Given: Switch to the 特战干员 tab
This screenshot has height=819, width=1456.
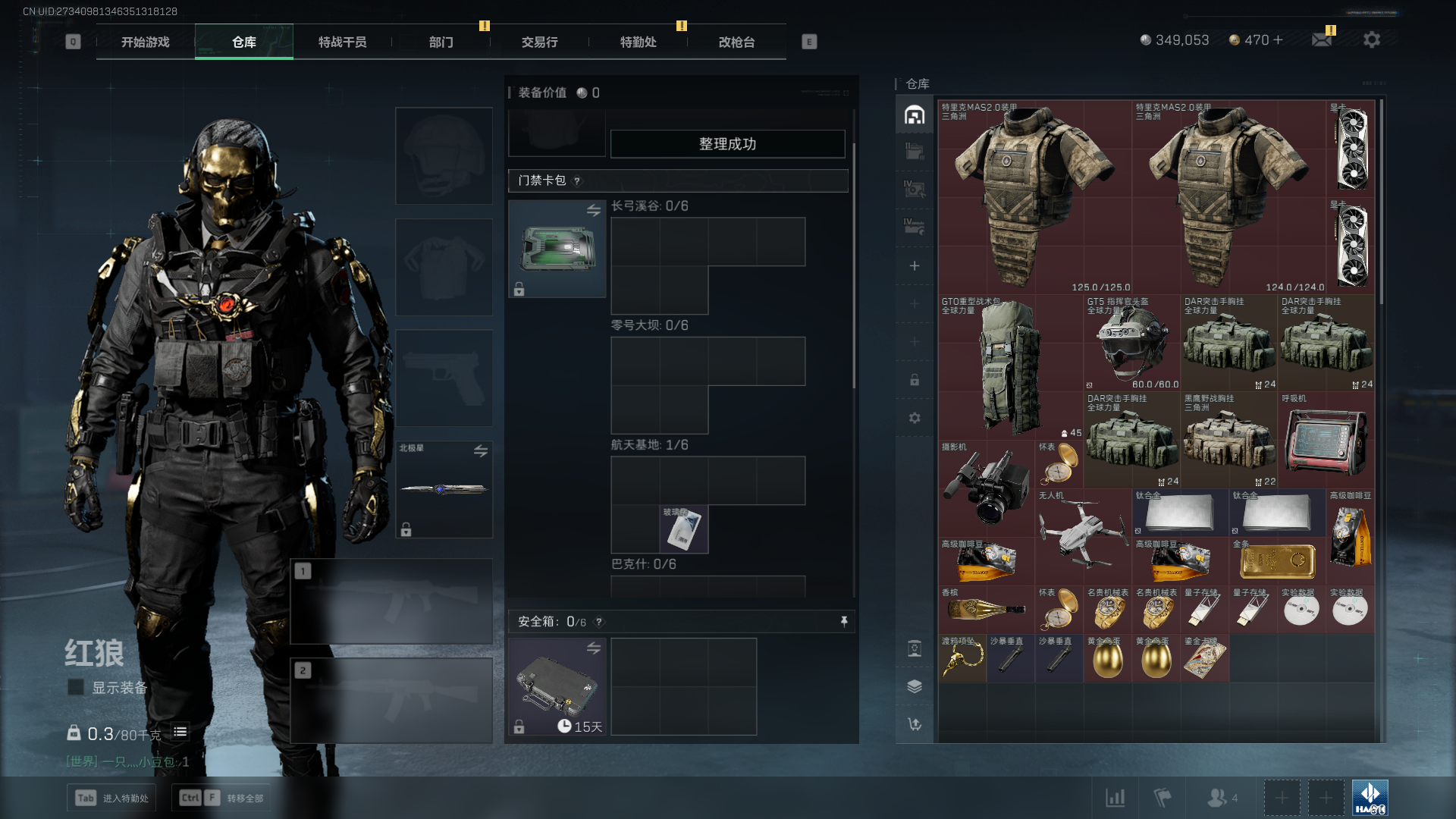Looking at the screenshot, I should [x=342, y=42].
